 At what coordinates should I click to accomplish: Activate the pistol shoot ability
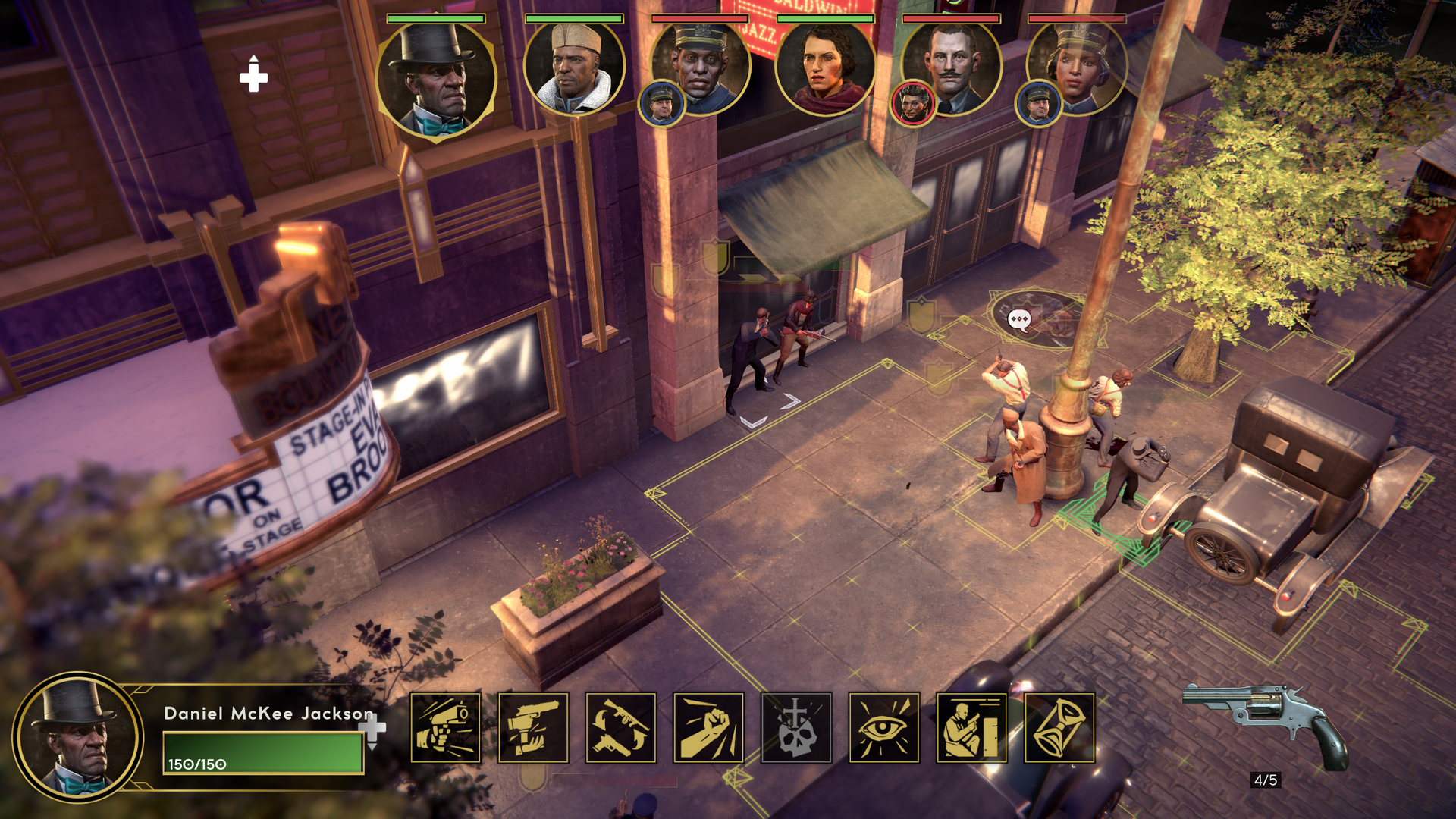[x=446, y=728]
